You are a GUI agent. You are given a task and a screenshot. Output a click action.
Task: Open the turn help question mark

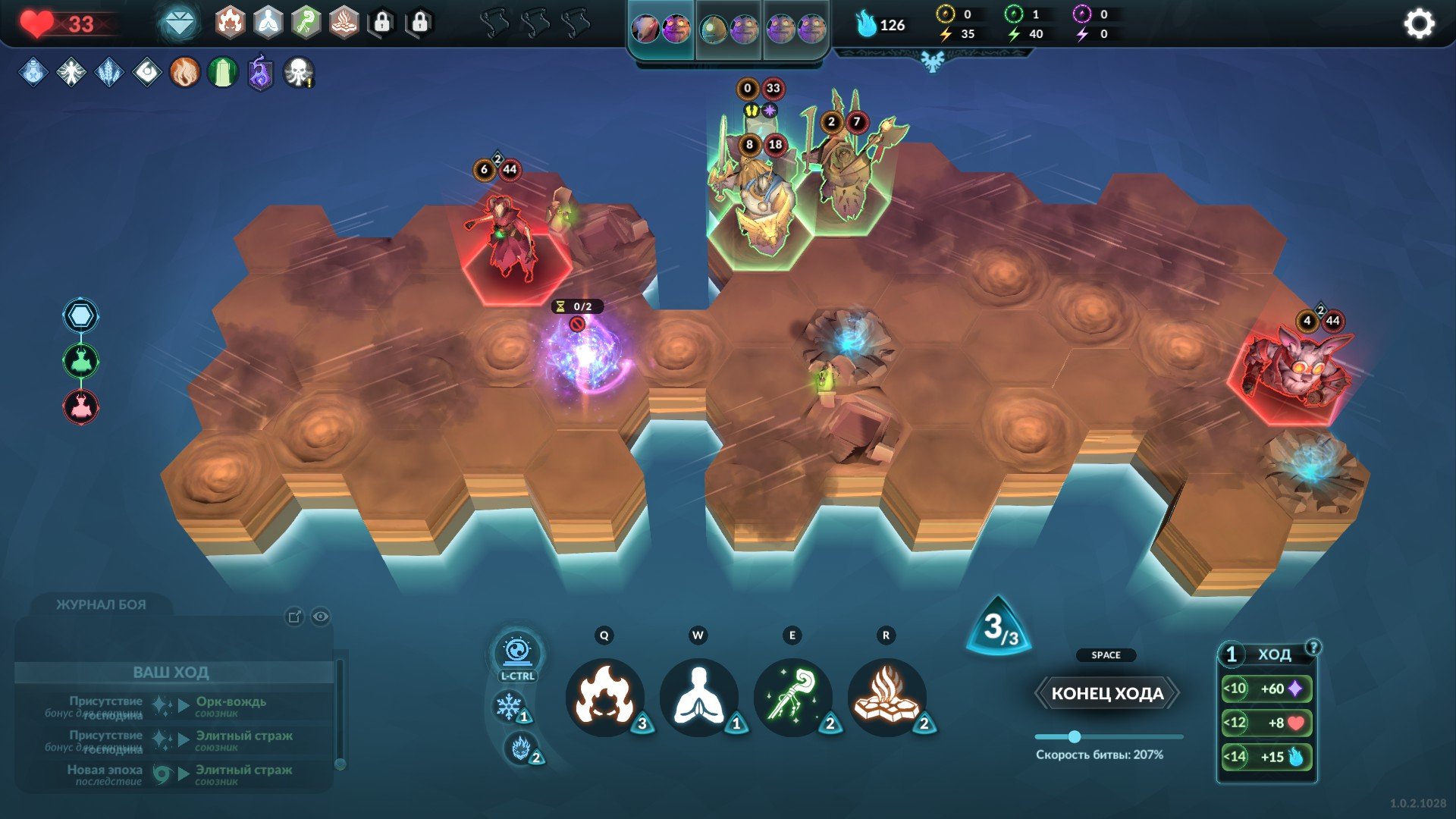point(1313,647)
